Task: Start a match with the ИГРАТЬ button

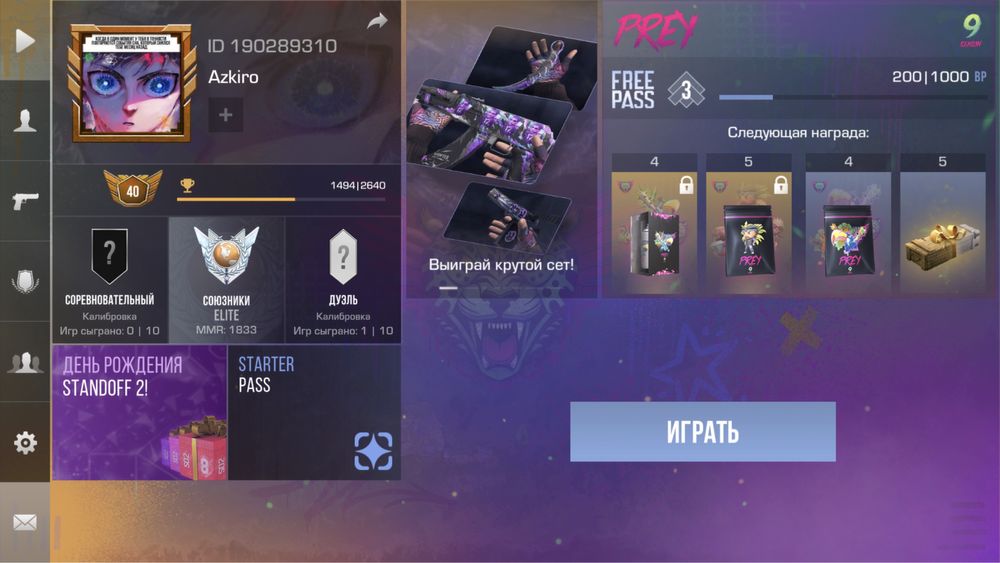Action: pyautogui.click(x=702, y=432)
